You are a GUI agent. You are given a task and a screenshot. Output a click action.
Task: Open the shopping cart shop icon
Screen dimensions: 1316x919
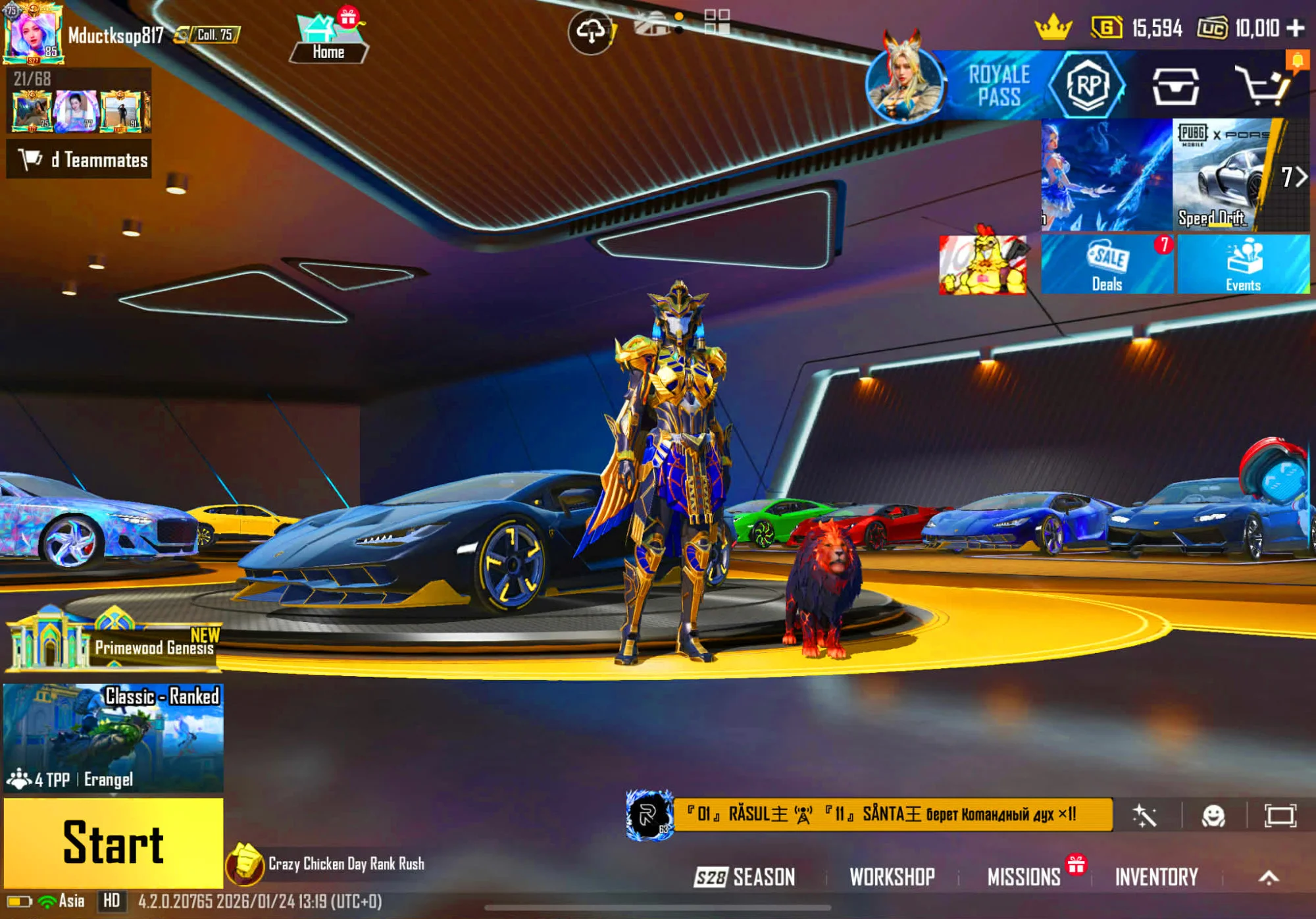(x=1262, y=86)
